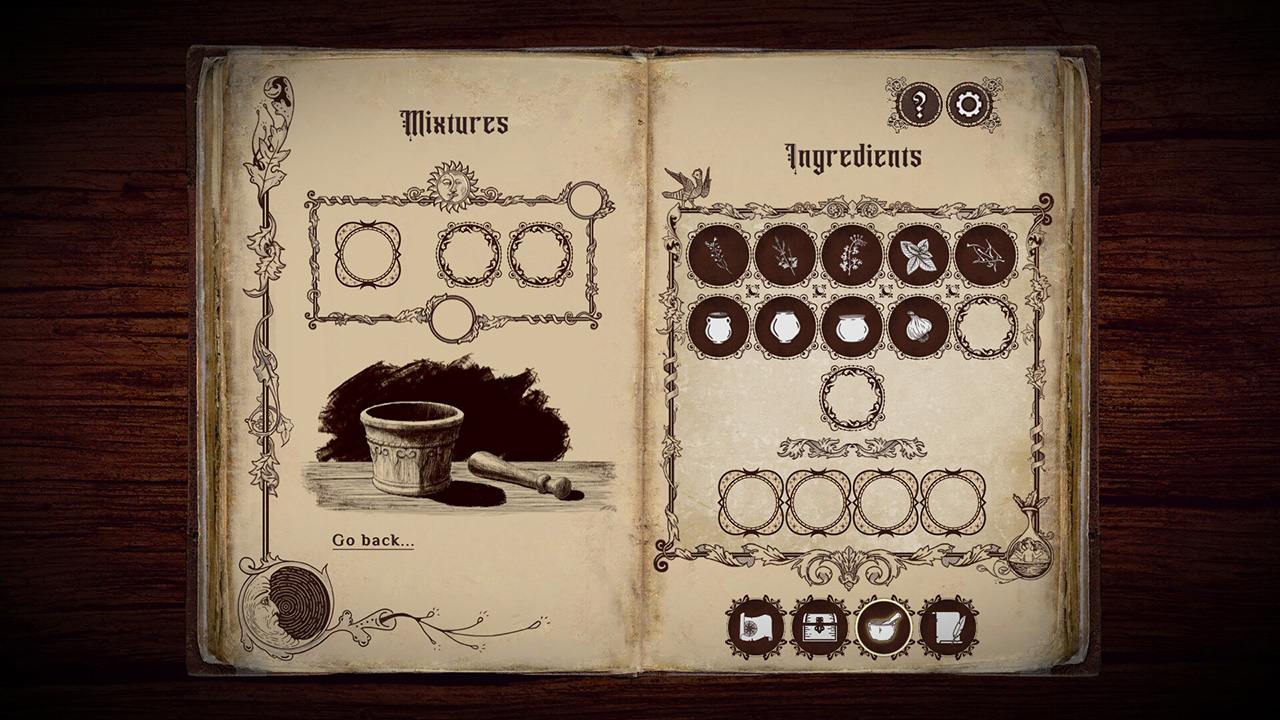
Task: Open the settings gear
Action: (968, 103)
